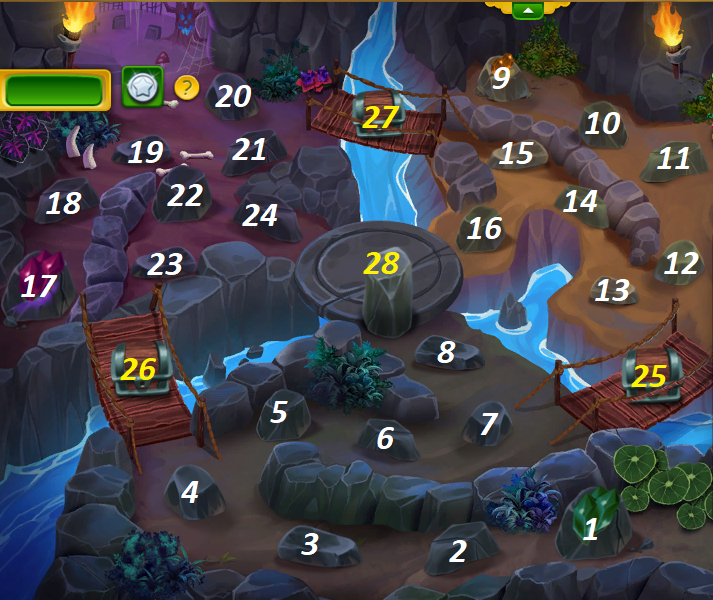The height and width of the screenshot is (600, 713).
Task: Open the yellow question mark help
Action: tap(187, 88)
